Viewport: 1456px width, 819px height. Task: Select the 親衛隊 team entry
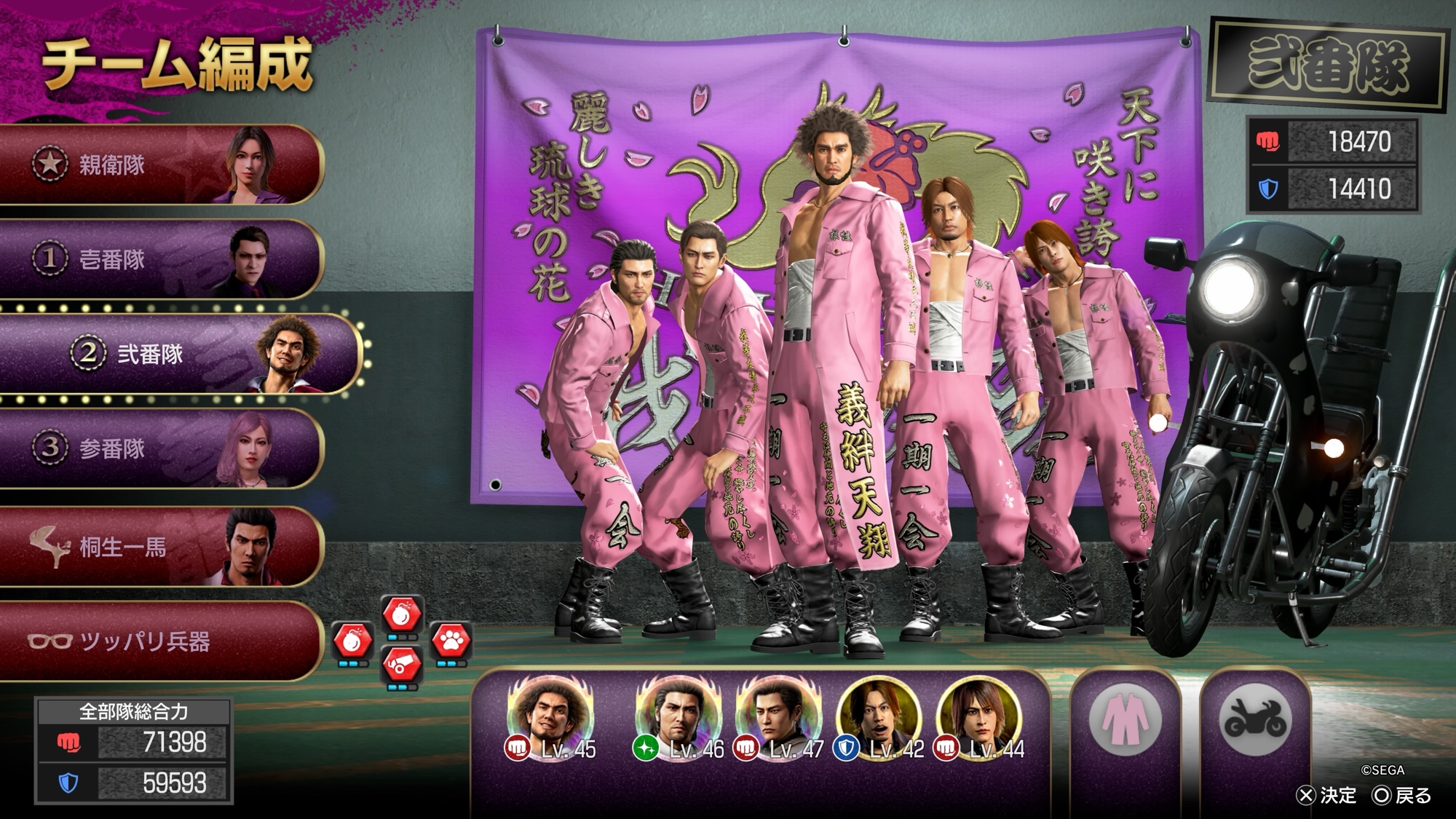[160, 165]
